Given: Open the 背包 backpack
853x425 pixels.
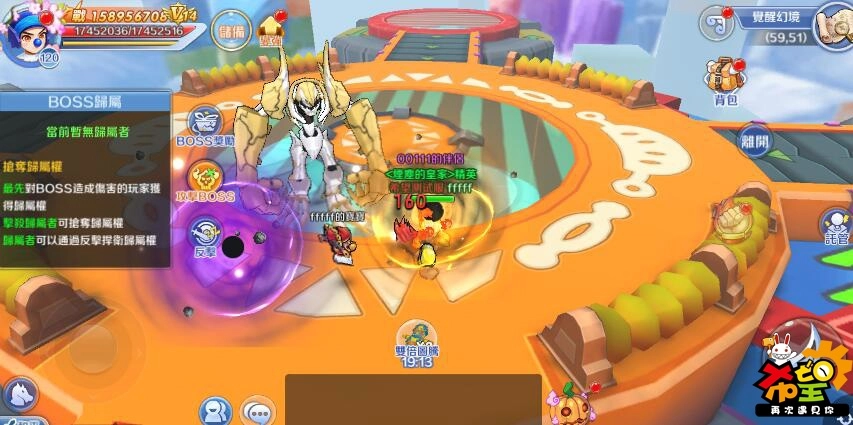Looking at the screenshot, I should (724, 78).
